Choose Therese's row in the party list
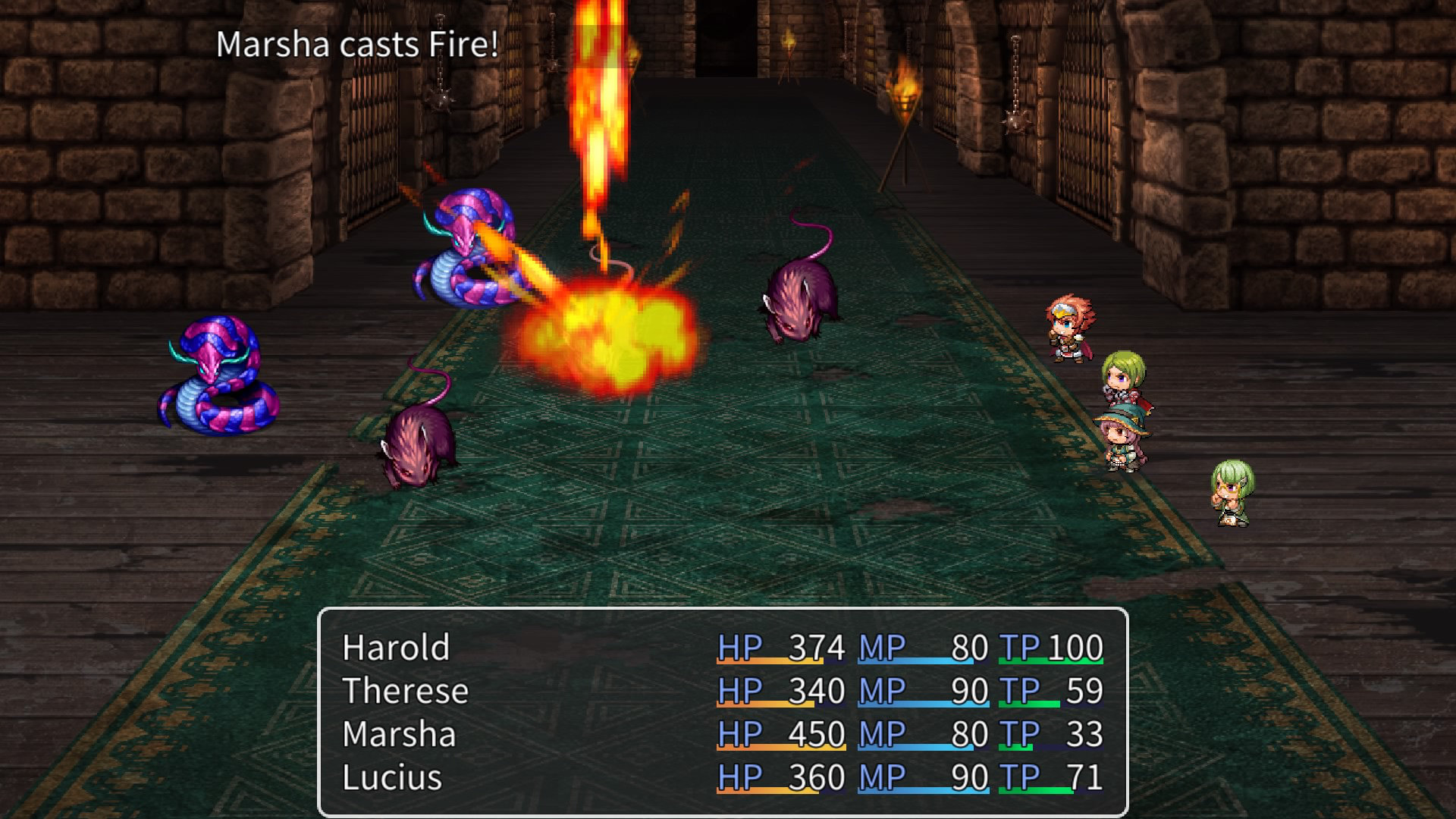The height and width of the screenshot is (819, 1456). (406, 692)
